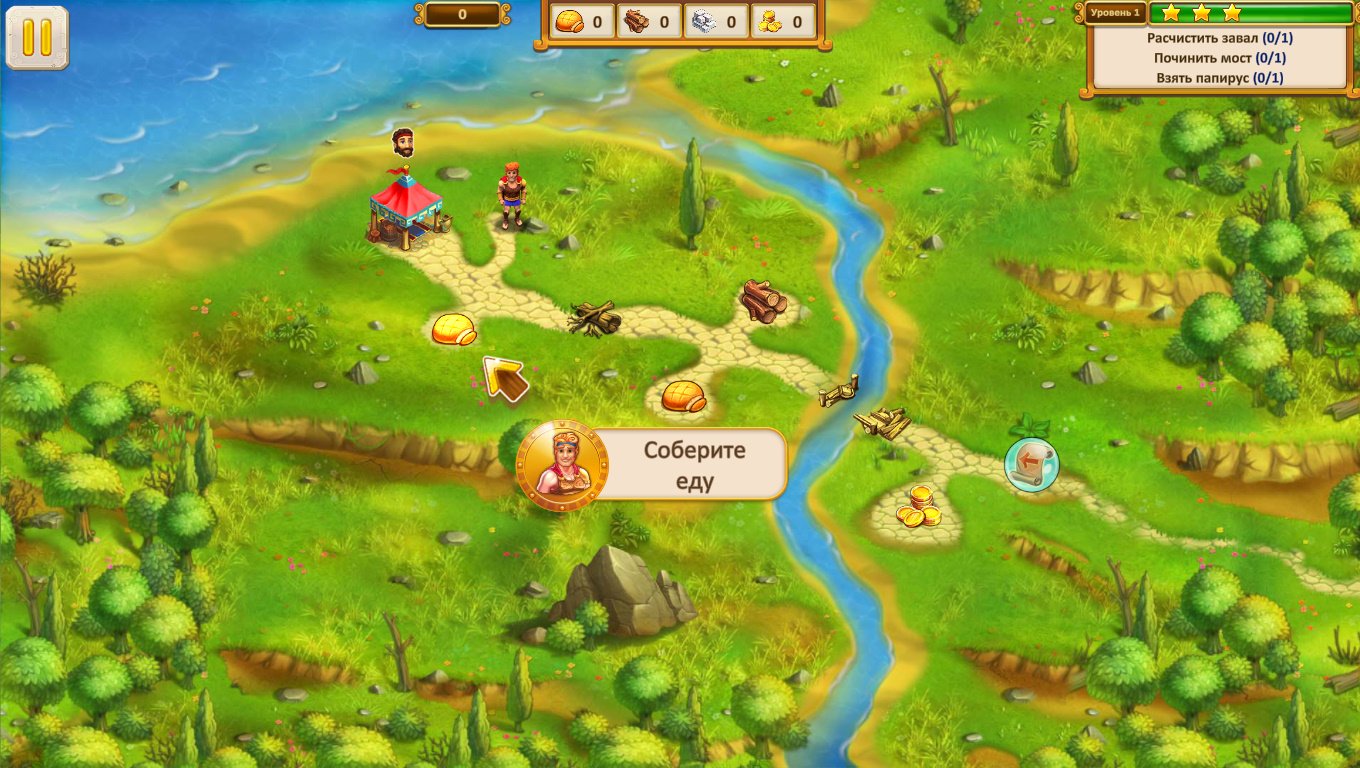Collect the food pile the tutorial arrow marks
This screenshot has width=1360, height=768.
point(453,329)
